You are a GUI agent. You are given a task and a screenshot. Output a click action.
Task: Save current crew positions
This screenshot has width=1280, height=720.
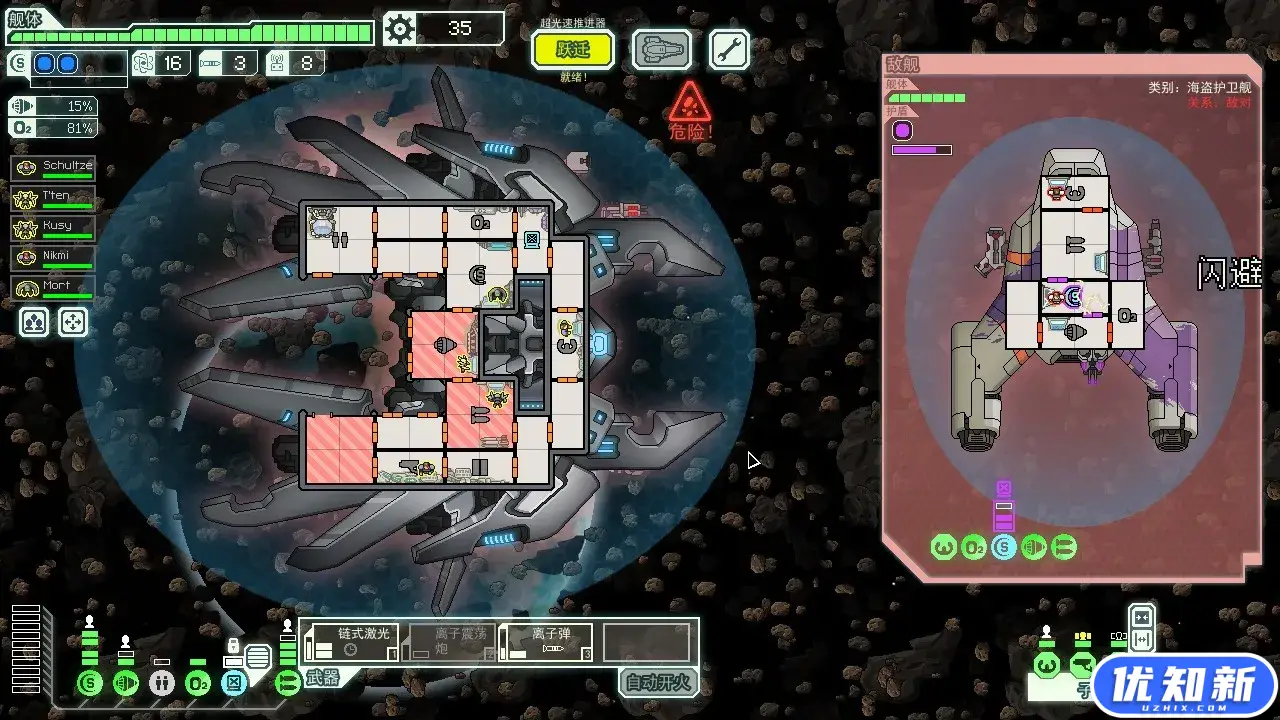pos(35,321)
